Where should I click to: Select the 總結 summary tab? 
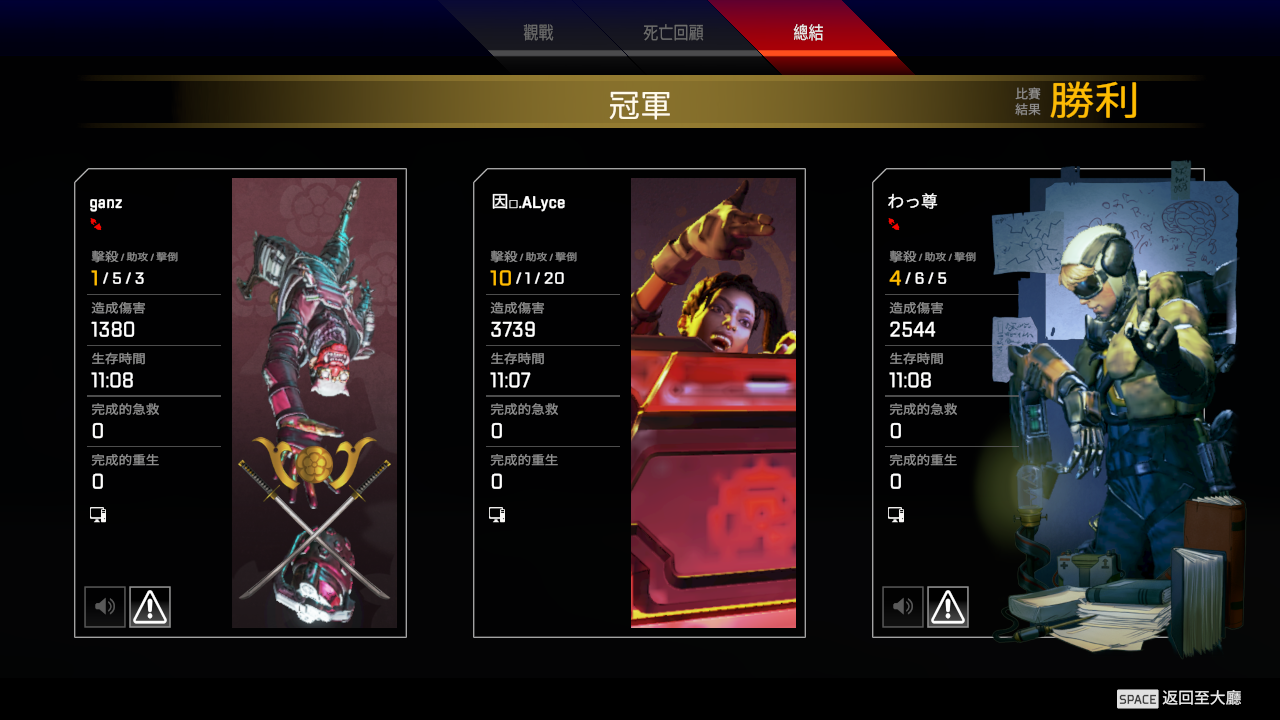[x=808, y=33]
